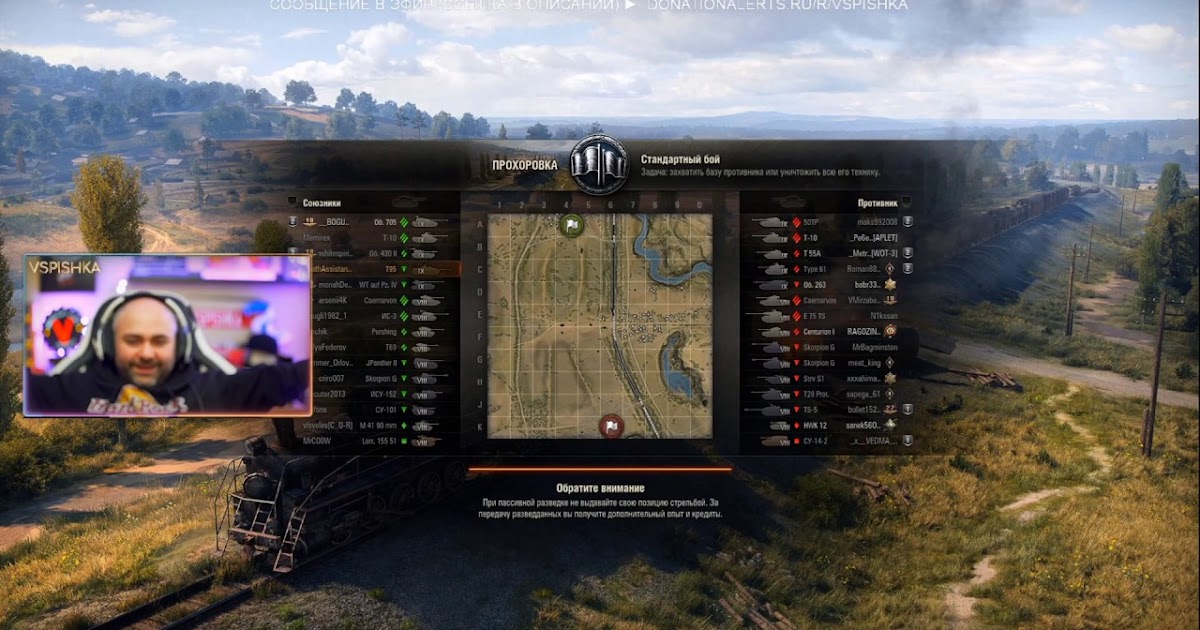Viewport: 1200px width, 630px height.
Task: Choose enemy HWK 12 player row
Action: (830, 425)
